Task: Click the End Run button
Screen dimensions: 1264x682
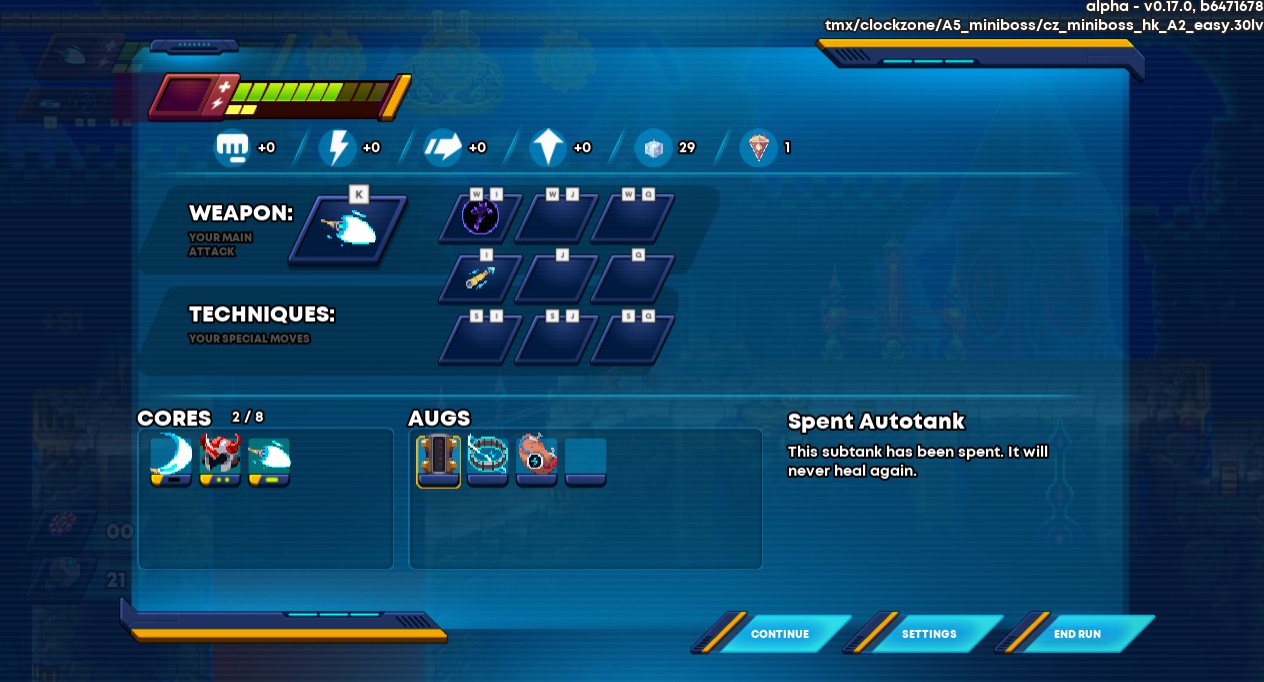Action: (1077, 634)
